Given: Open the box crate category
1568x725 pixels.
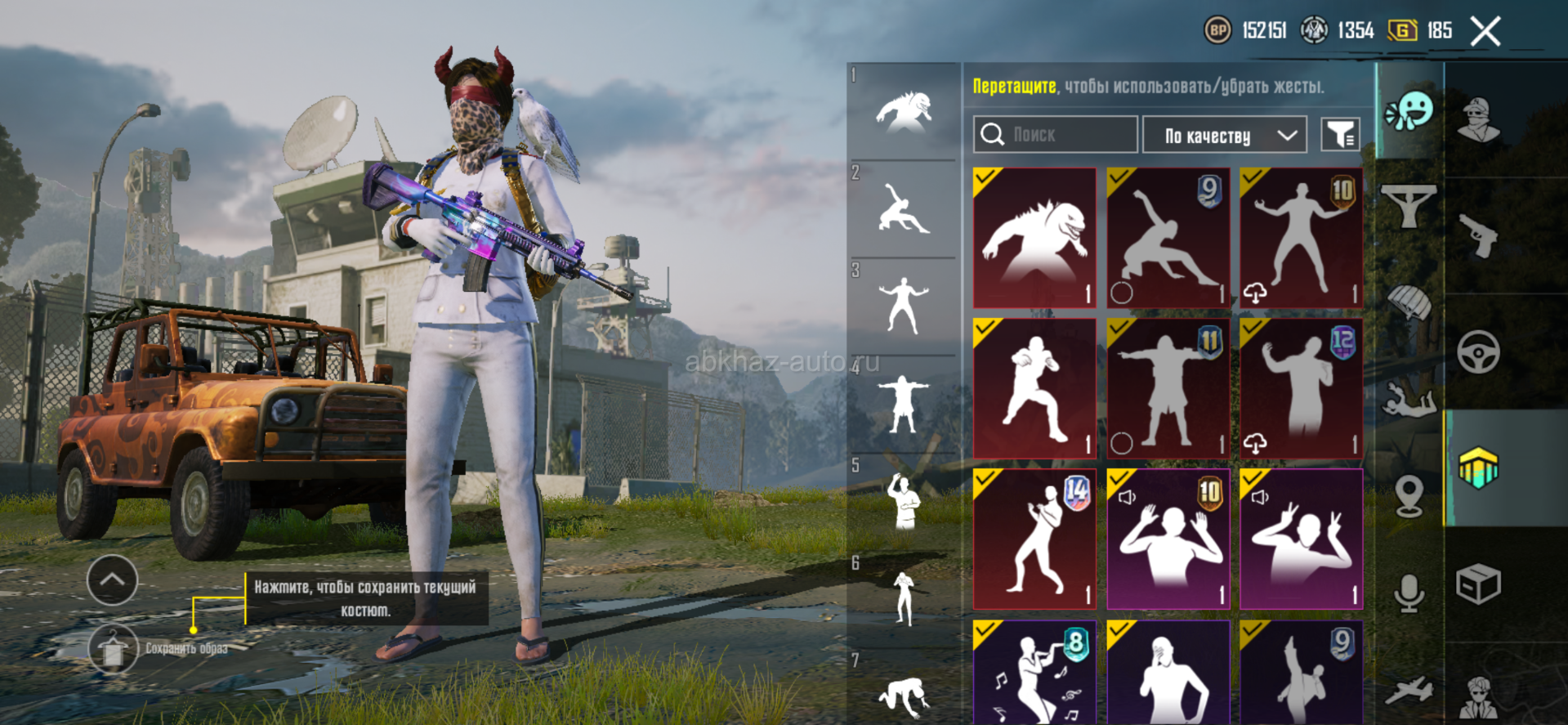Looking at the screenshot, I should point(1478,584).
